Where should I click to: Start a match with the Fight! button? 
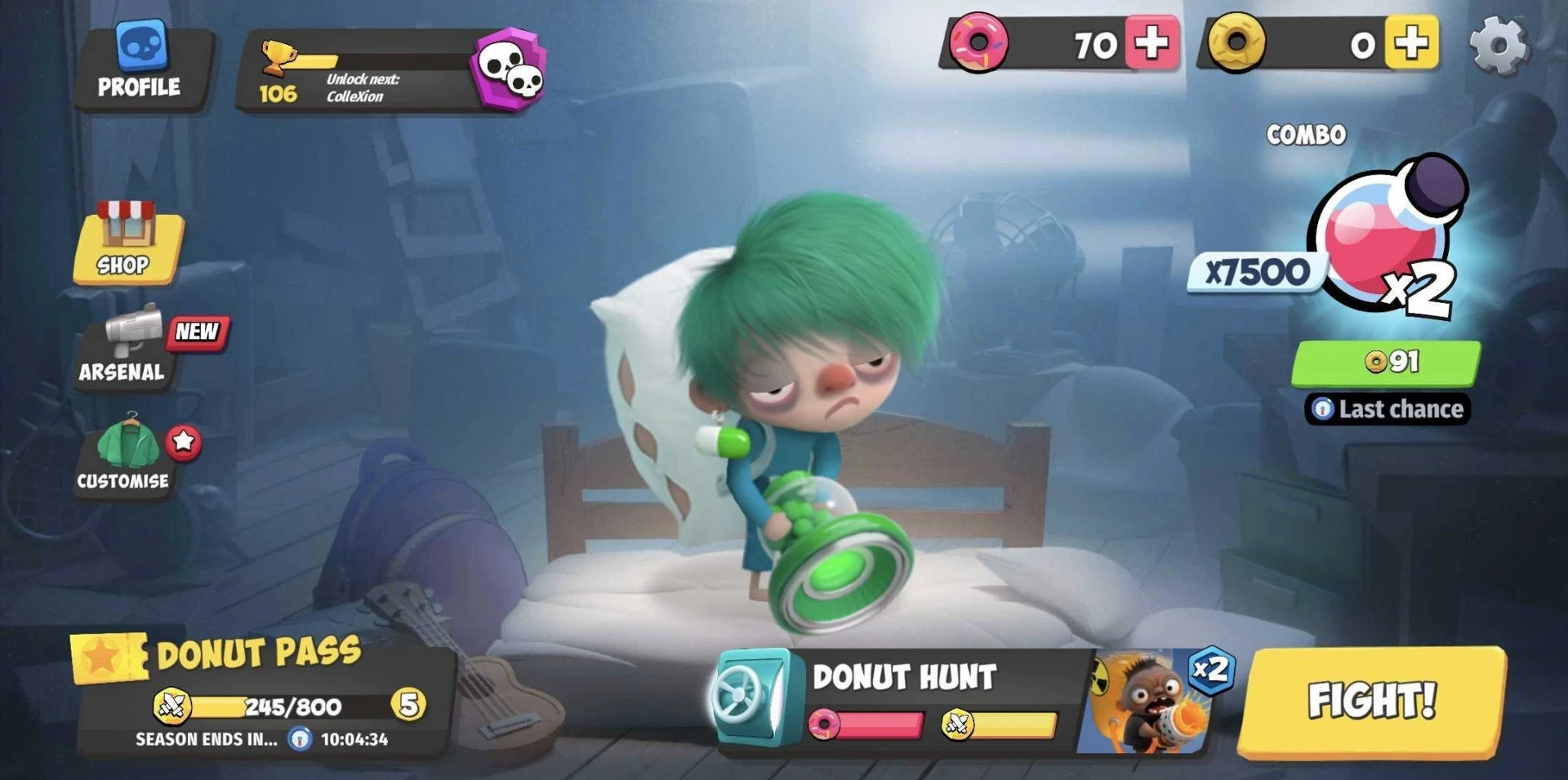[x=1372, y=701]
